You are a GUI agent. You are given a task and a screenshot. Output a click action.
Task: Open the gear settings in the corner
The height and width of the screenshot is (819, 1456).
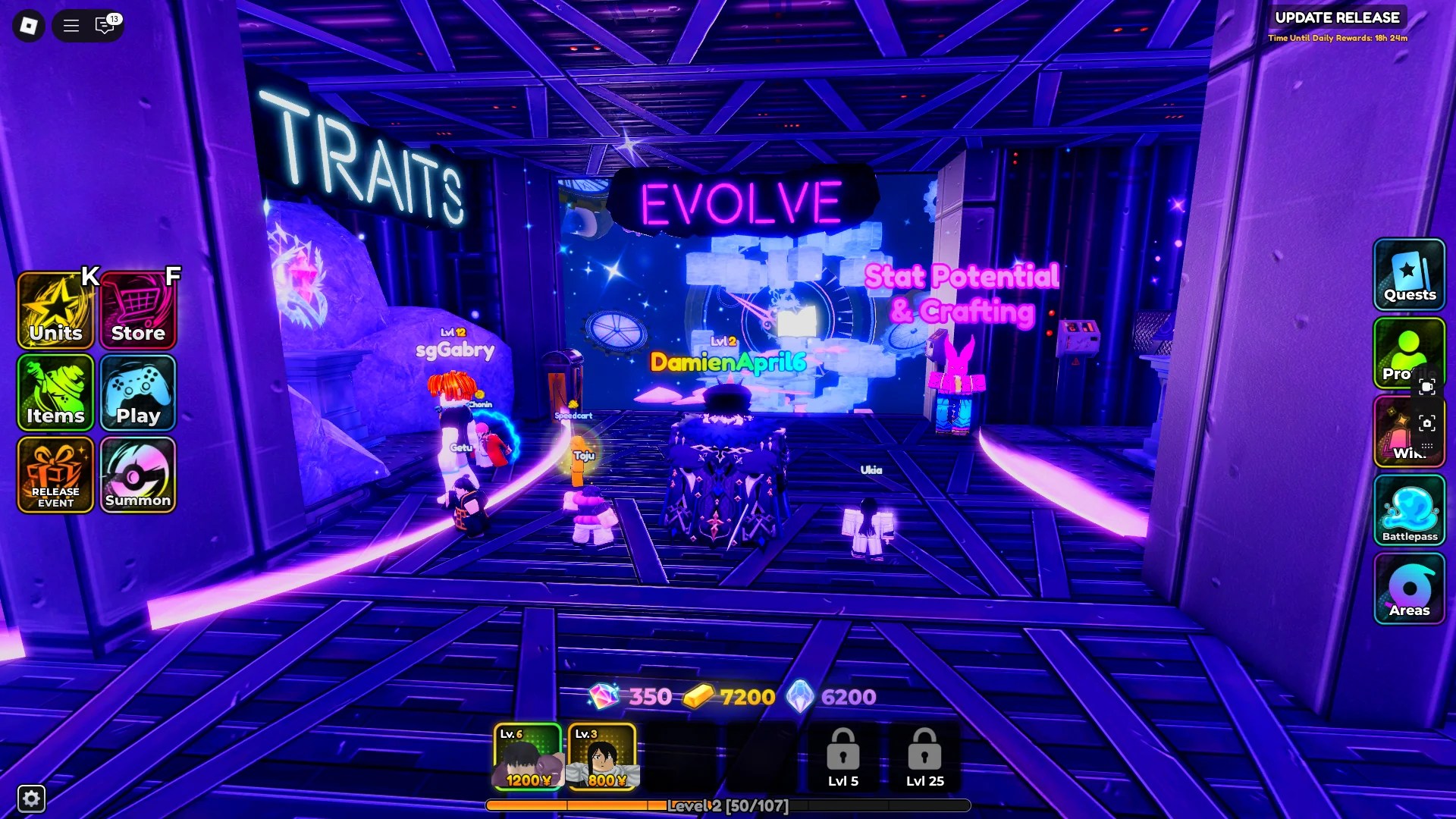pyautogui.click(x=31, y=798)
